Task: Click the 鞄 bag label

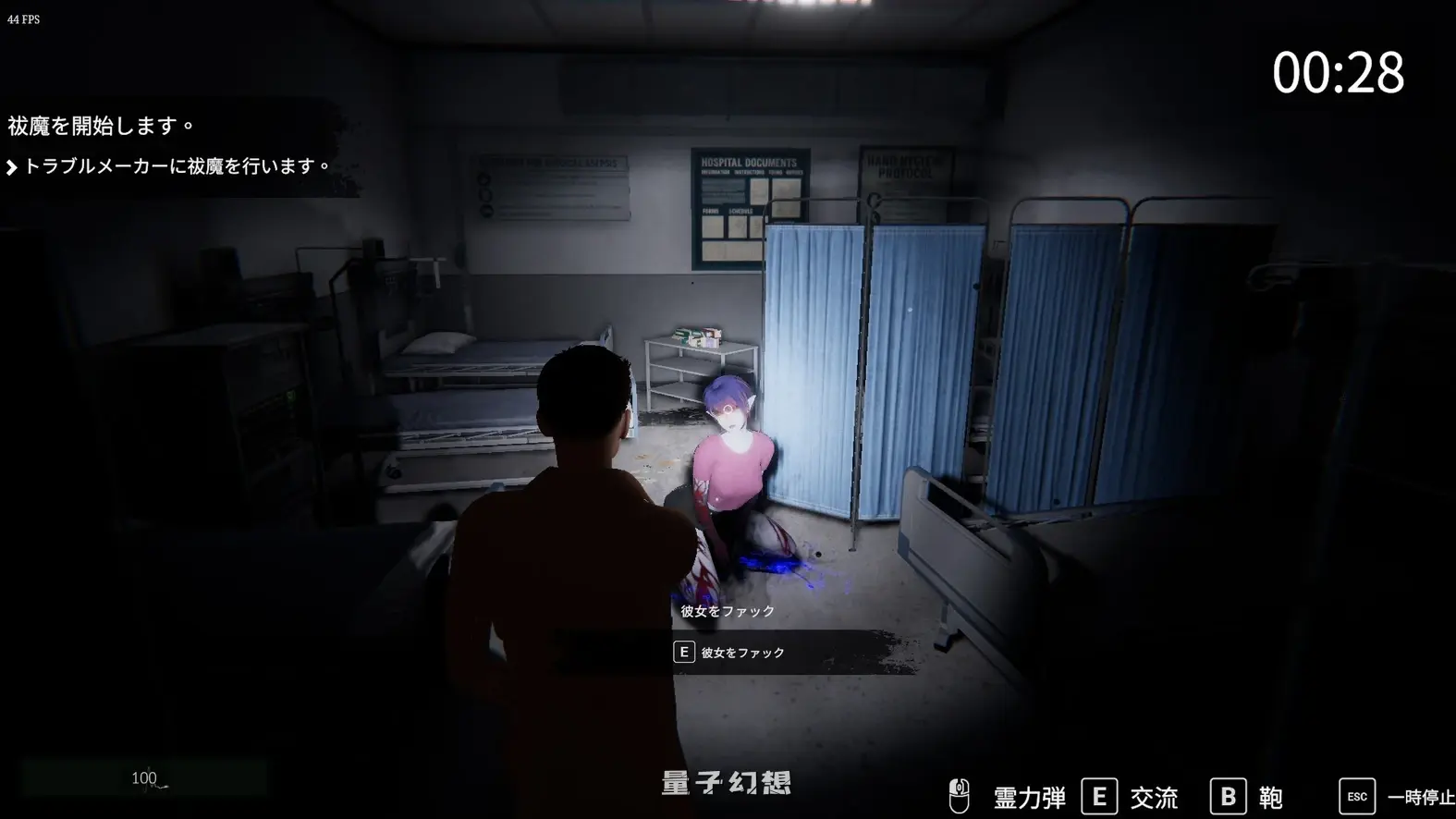Action: tap(1268, 794)
